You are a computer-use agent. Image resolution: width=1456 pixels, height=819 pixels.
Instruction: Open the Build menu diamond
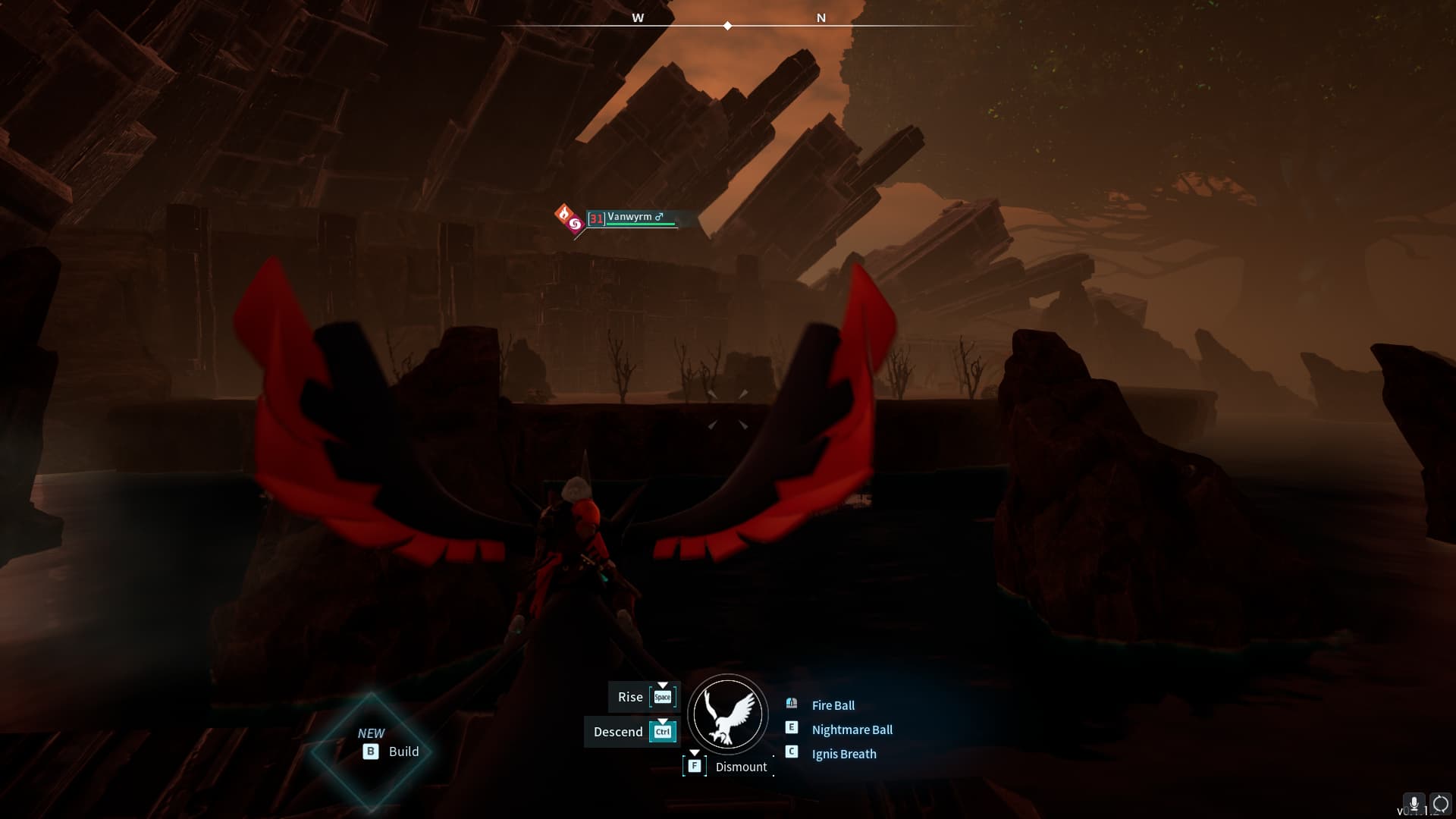click(371, 752)
